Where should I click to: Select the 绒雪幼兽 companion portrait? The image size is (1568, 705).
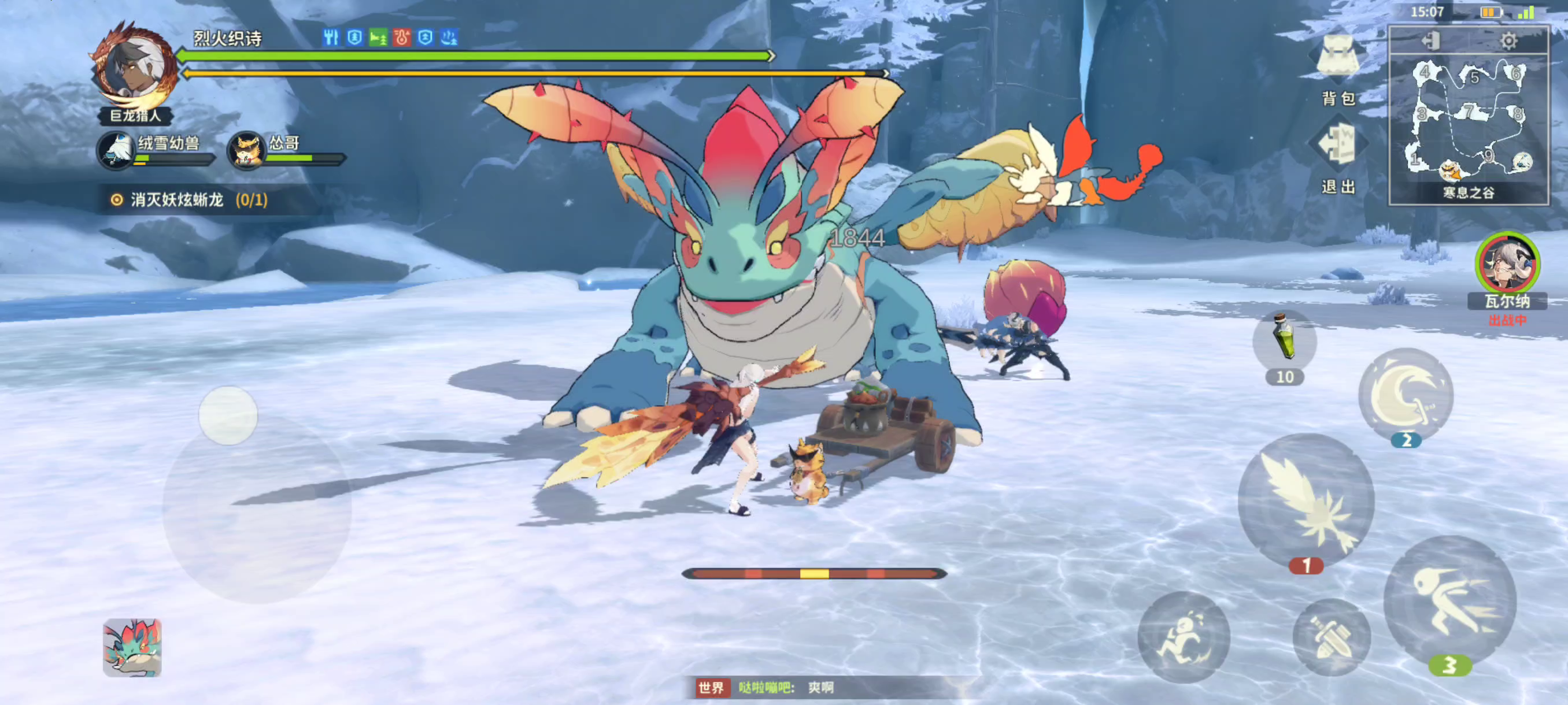pos(116,150)
